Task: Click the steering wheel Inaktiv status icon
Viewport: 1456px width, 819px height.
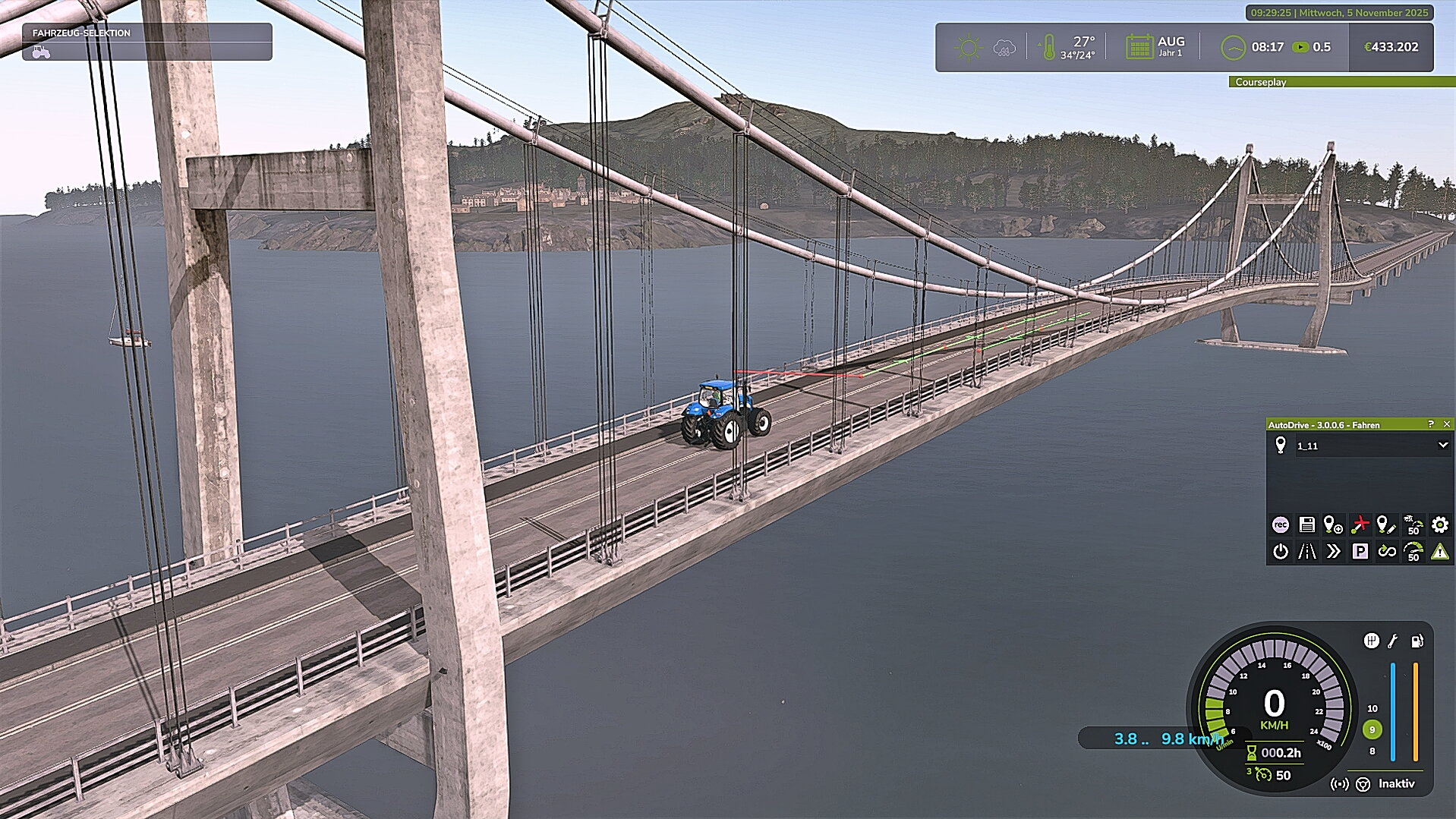Action: click(1363, 784)
